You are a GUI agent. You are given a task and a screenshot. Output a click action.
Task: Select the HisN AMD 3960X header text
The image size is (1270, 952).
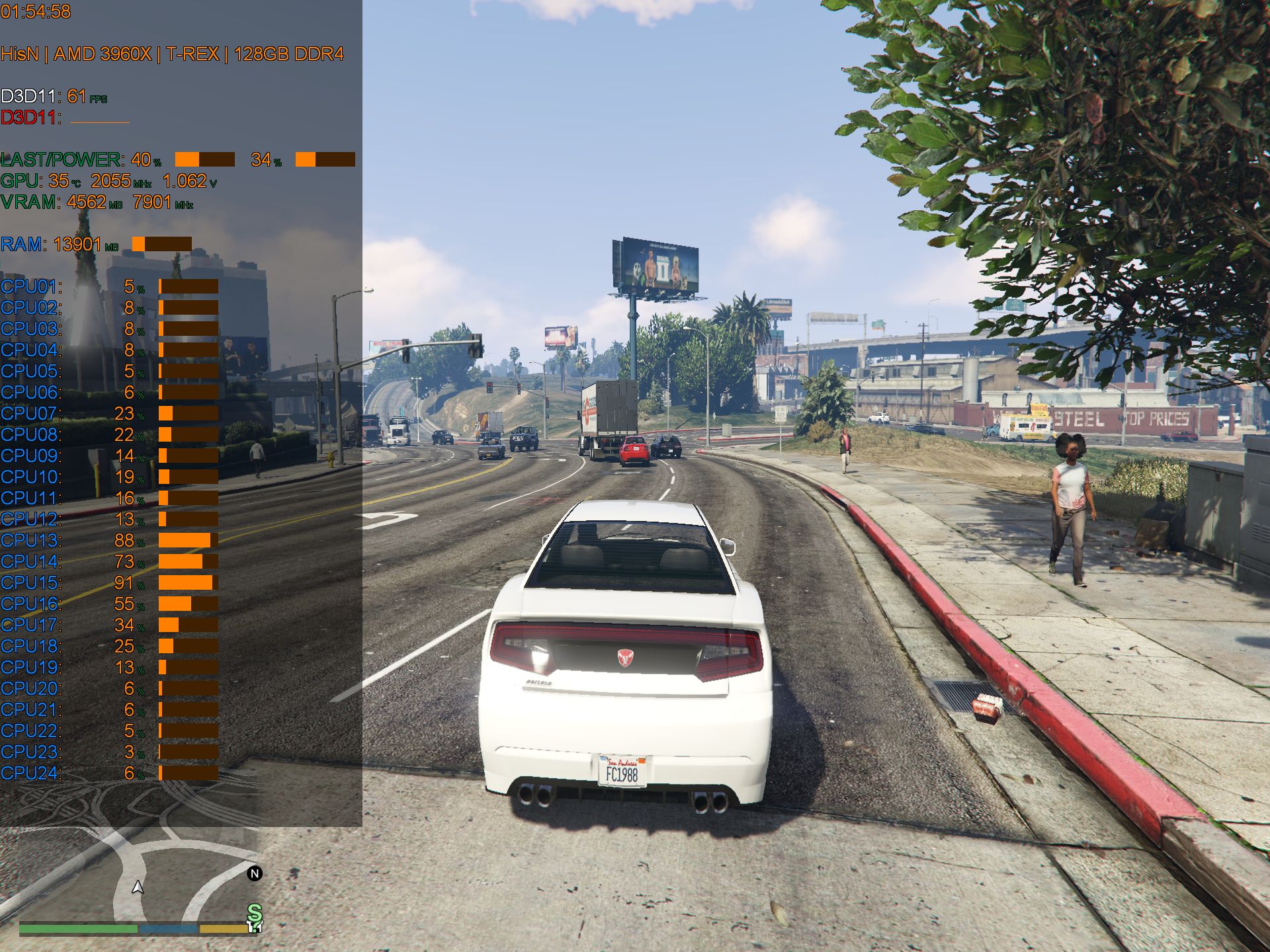(172, 56)
